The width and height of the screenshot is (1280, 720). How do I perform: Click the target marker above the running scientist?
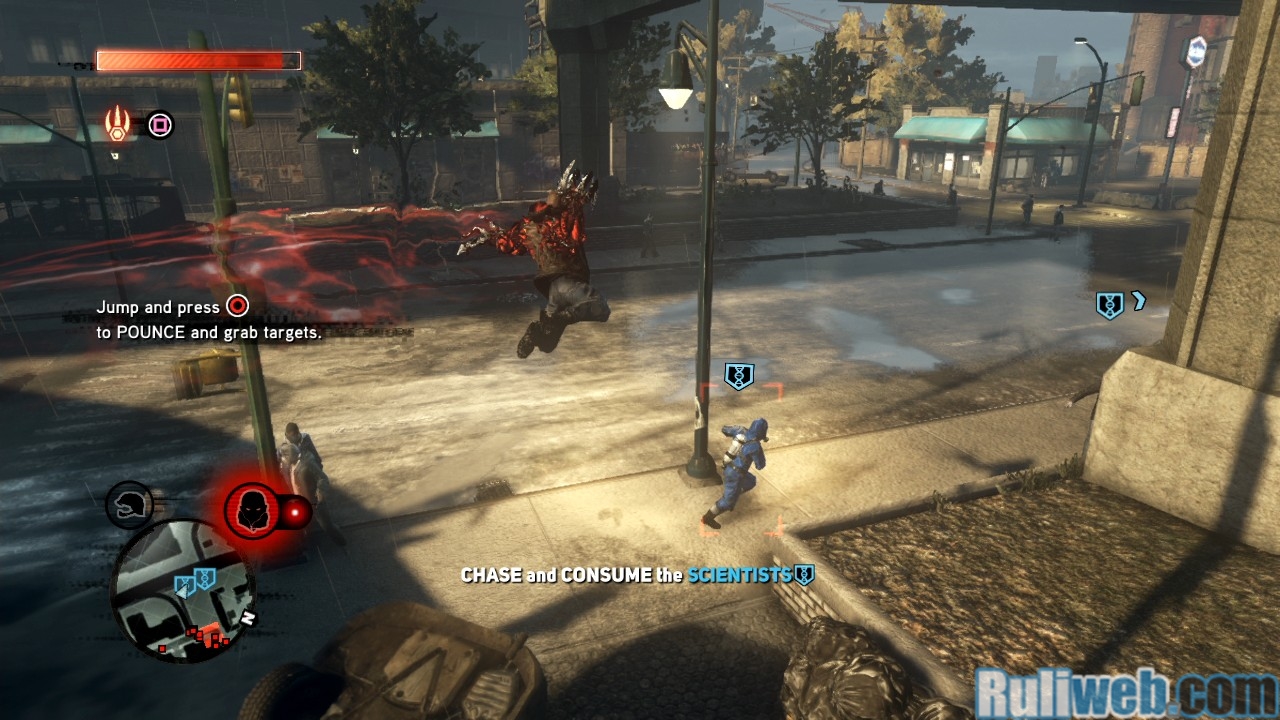pos(739,376)
